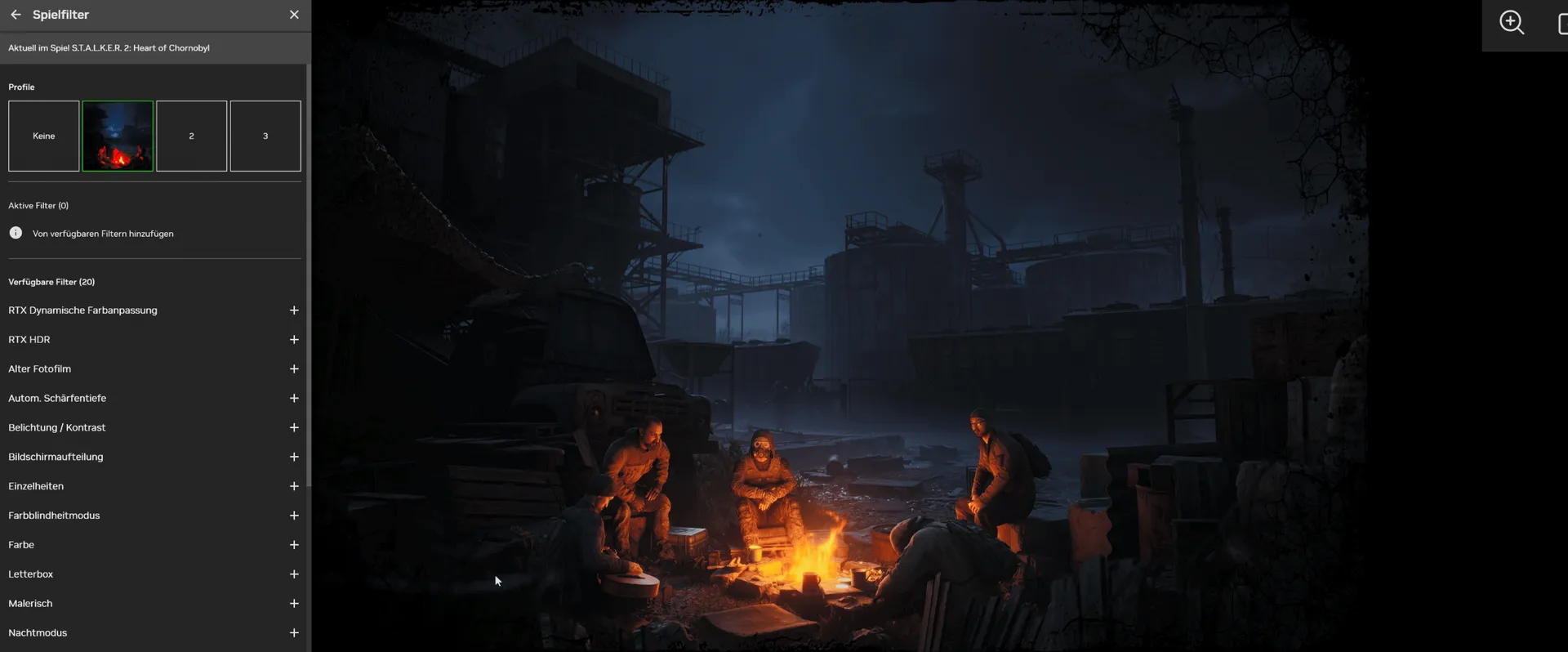
Task: Click the magnifier zoom-in icon
Action: [1512, 23]
